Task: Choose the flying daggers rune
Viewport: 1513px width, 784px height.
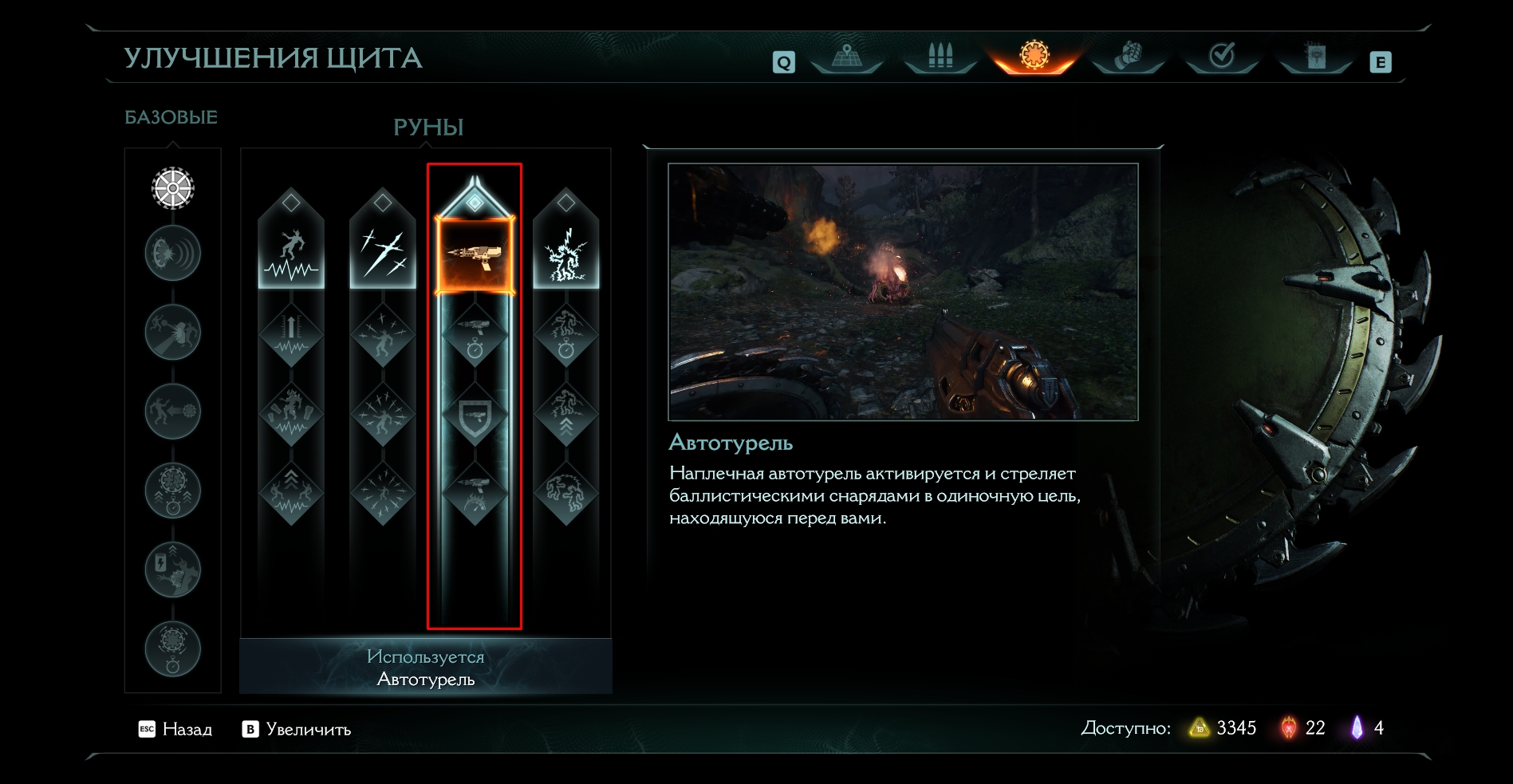Action: pos(383,254)
